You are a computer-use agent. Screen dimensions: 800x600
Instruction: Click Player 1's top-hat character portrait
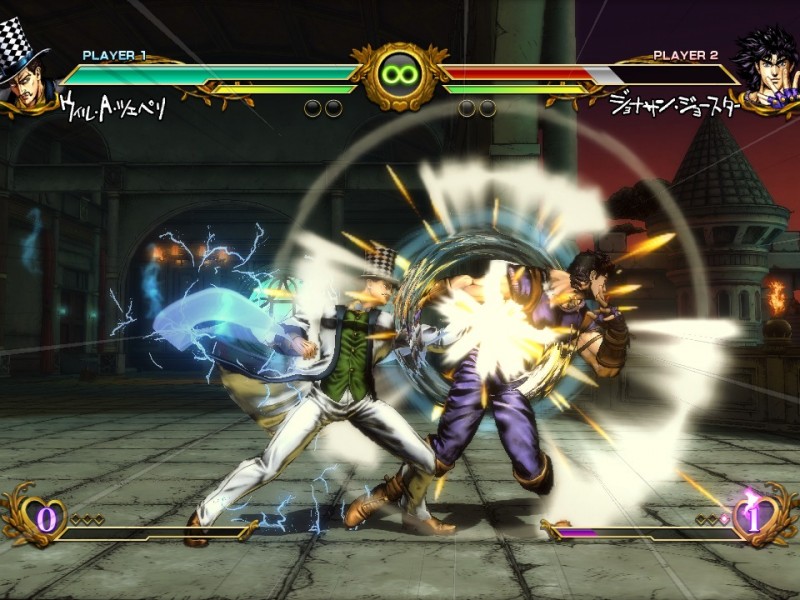pos(27,66)
